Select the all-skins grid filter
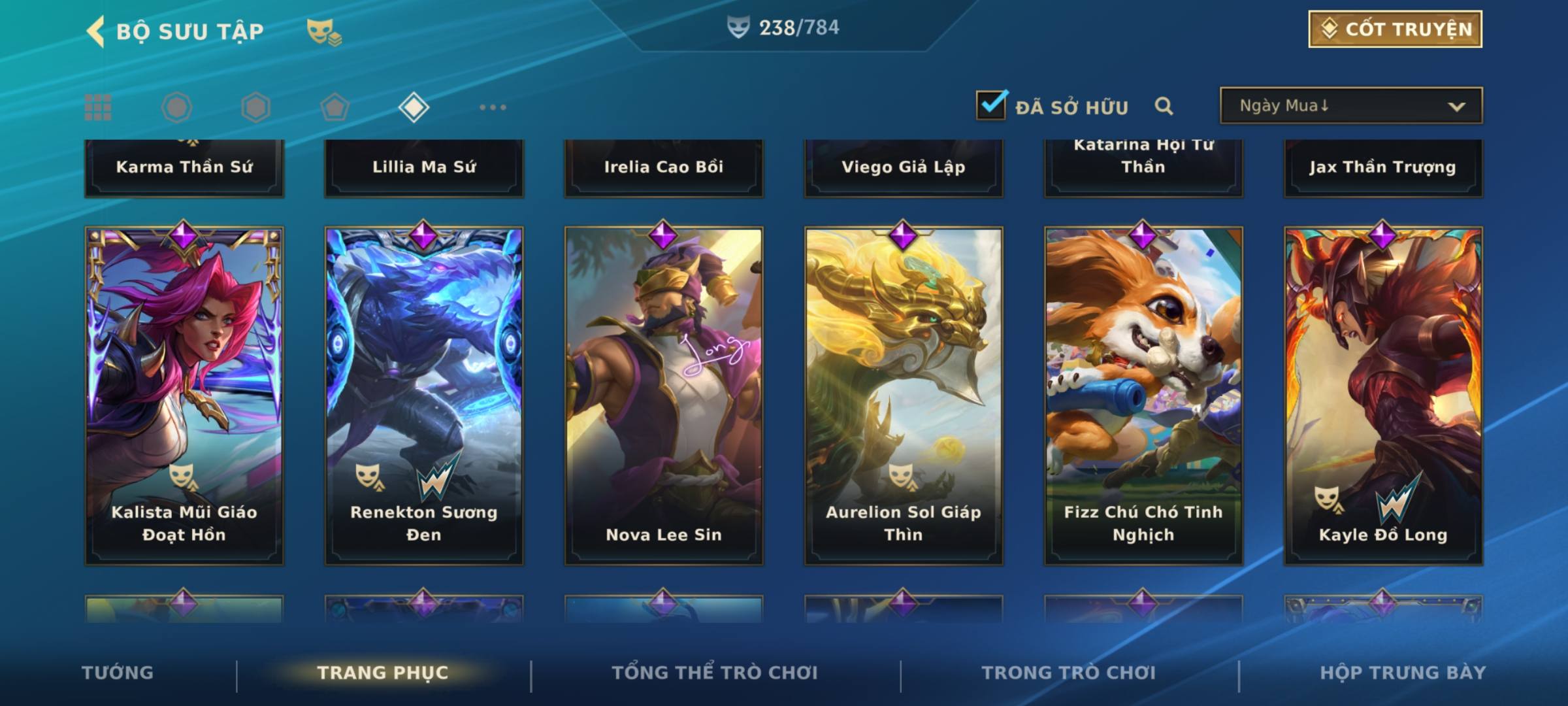 (98, 107)
